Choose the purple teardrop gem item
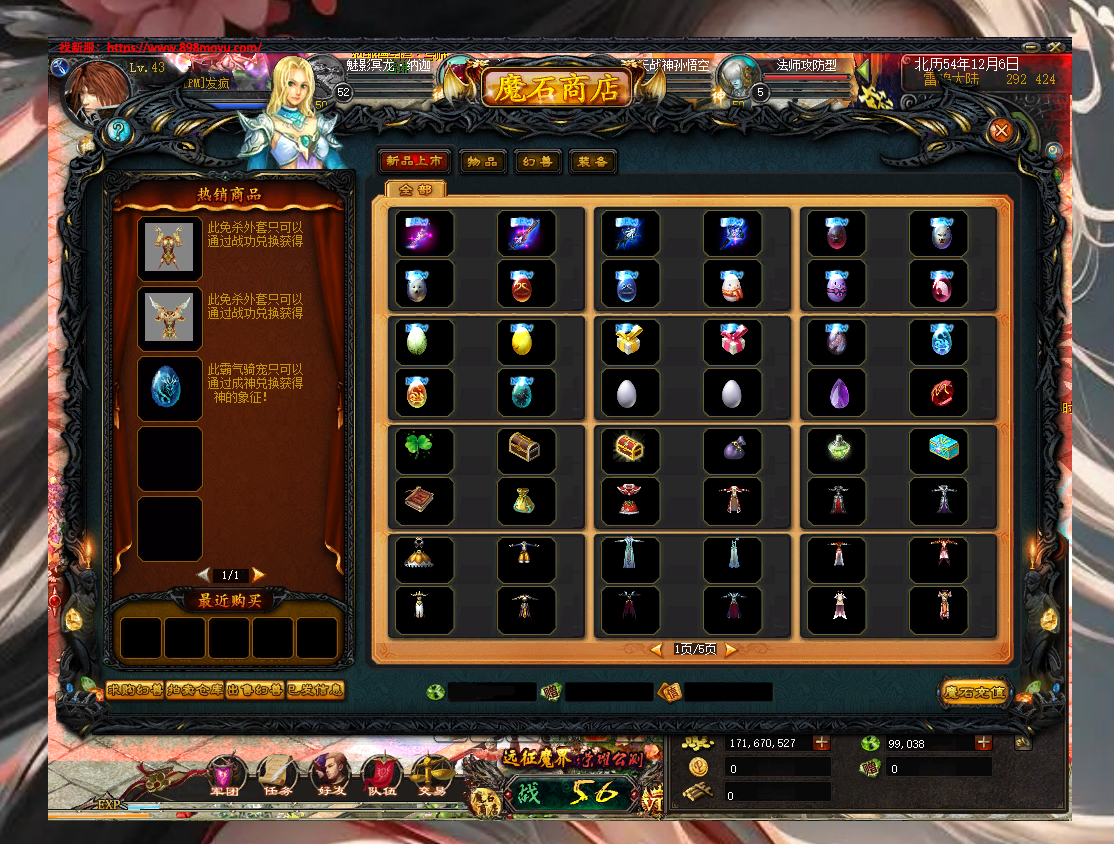 838,392
